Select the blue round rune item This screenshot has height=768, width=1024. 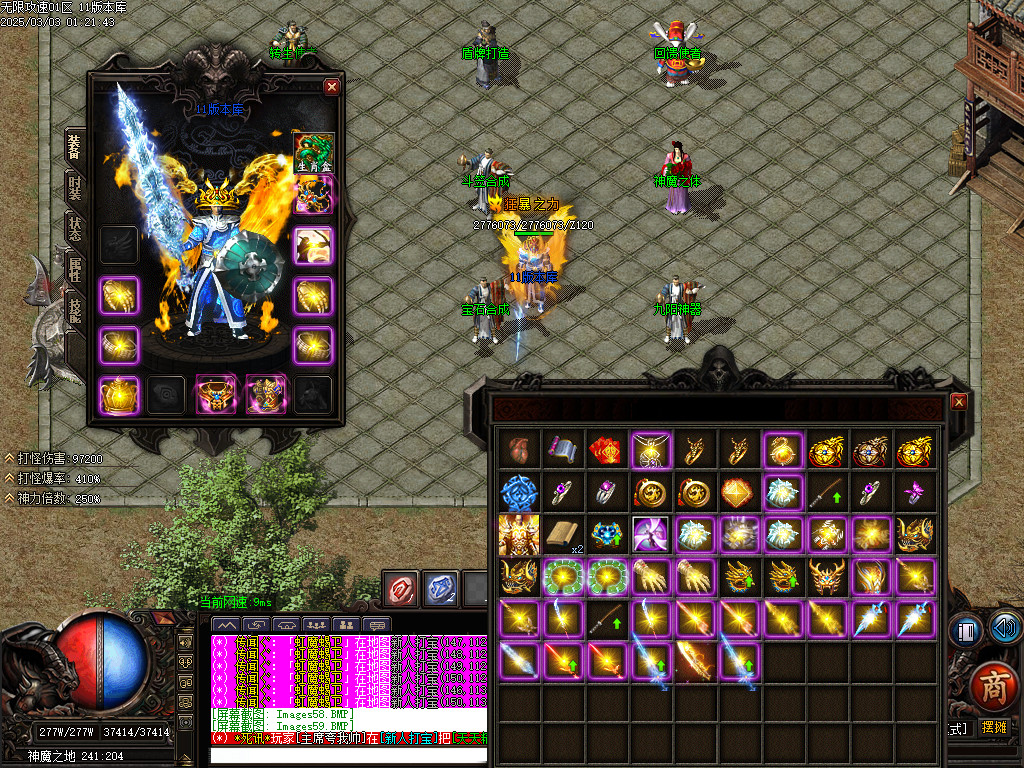[x=518, y=492]
